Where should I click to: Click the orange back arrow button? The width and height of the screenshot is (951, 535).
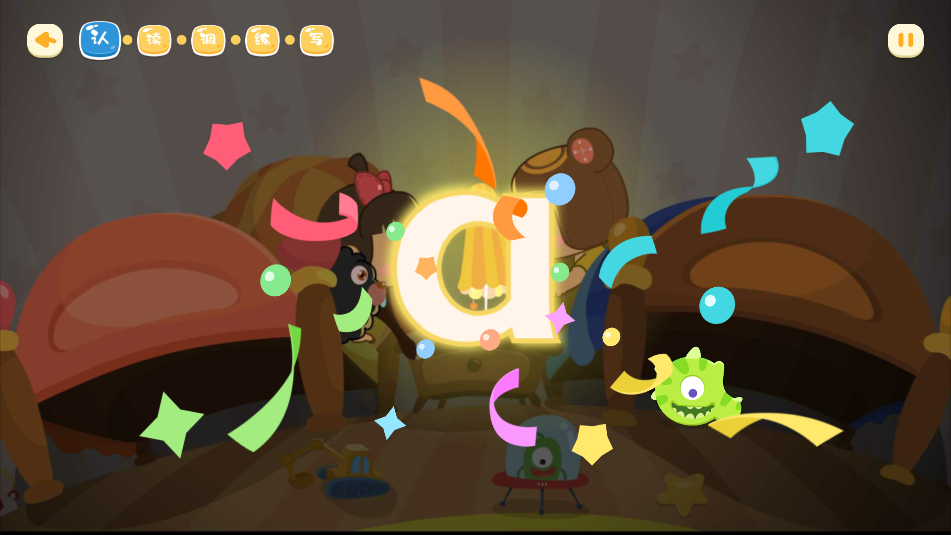click(x=45, y=40)
